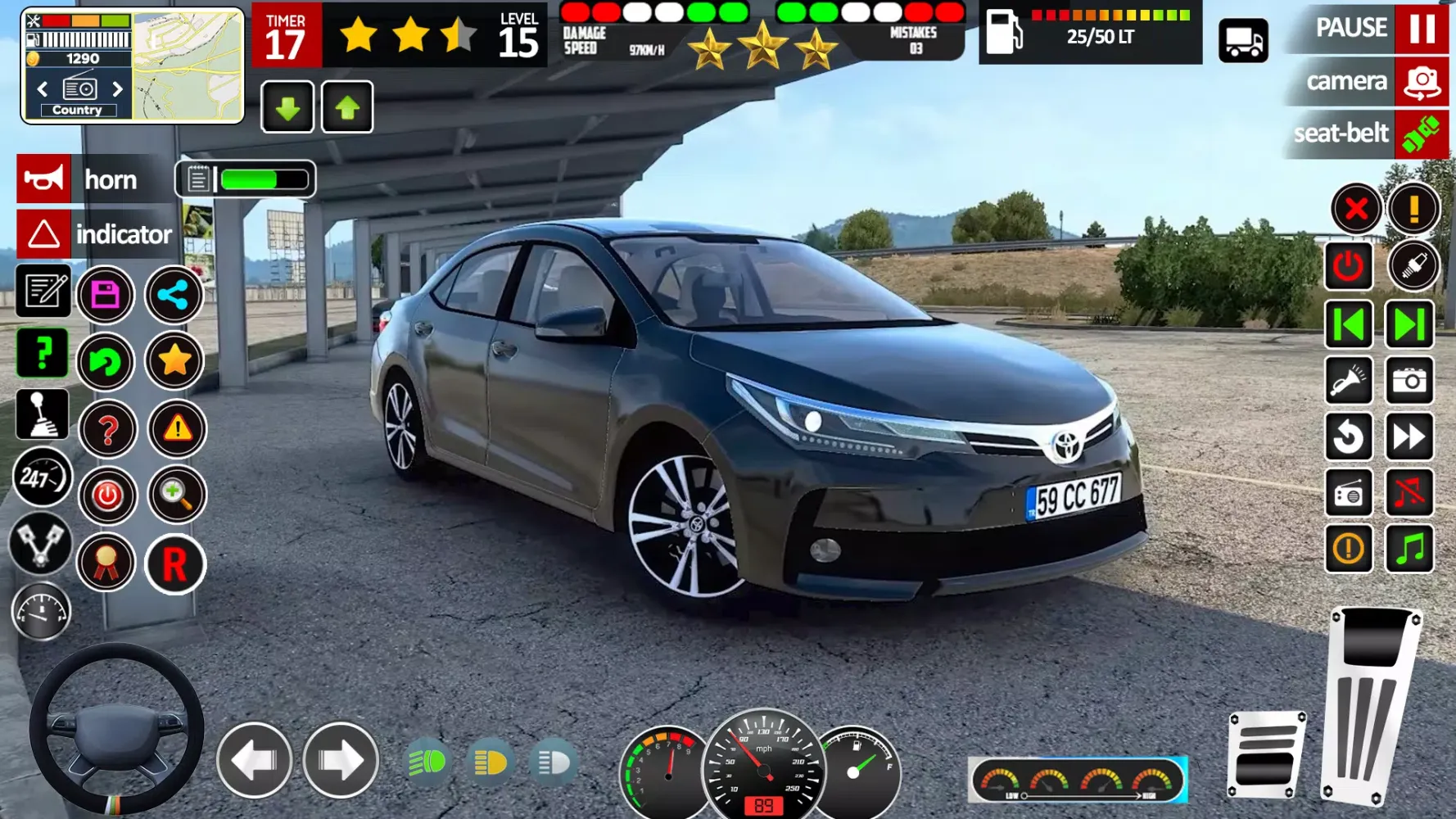Open the blue share icon
This screenshot has height=819, width=1456.
pos(174,294)
